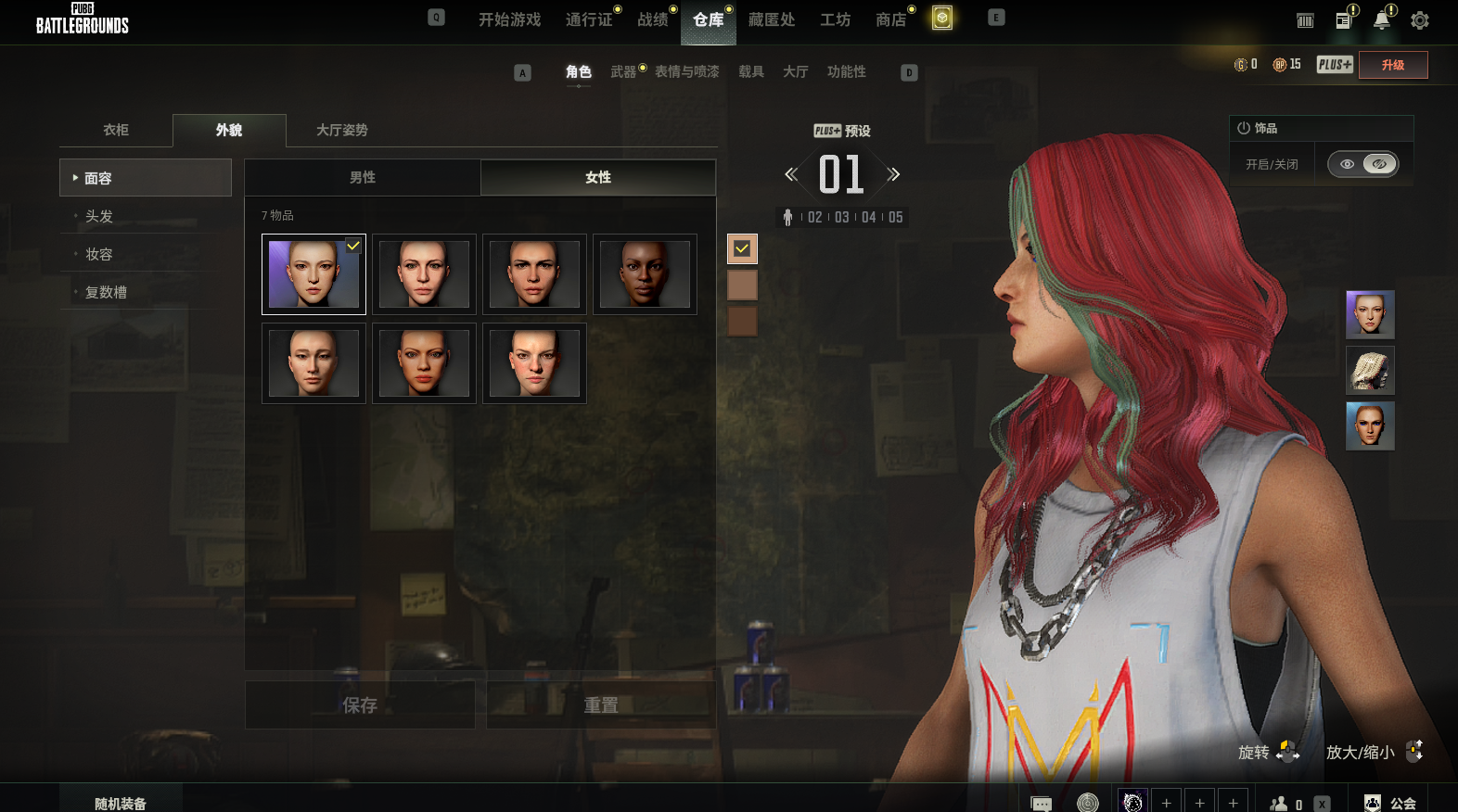Select the 头发 hair category

tap(99, 216)
